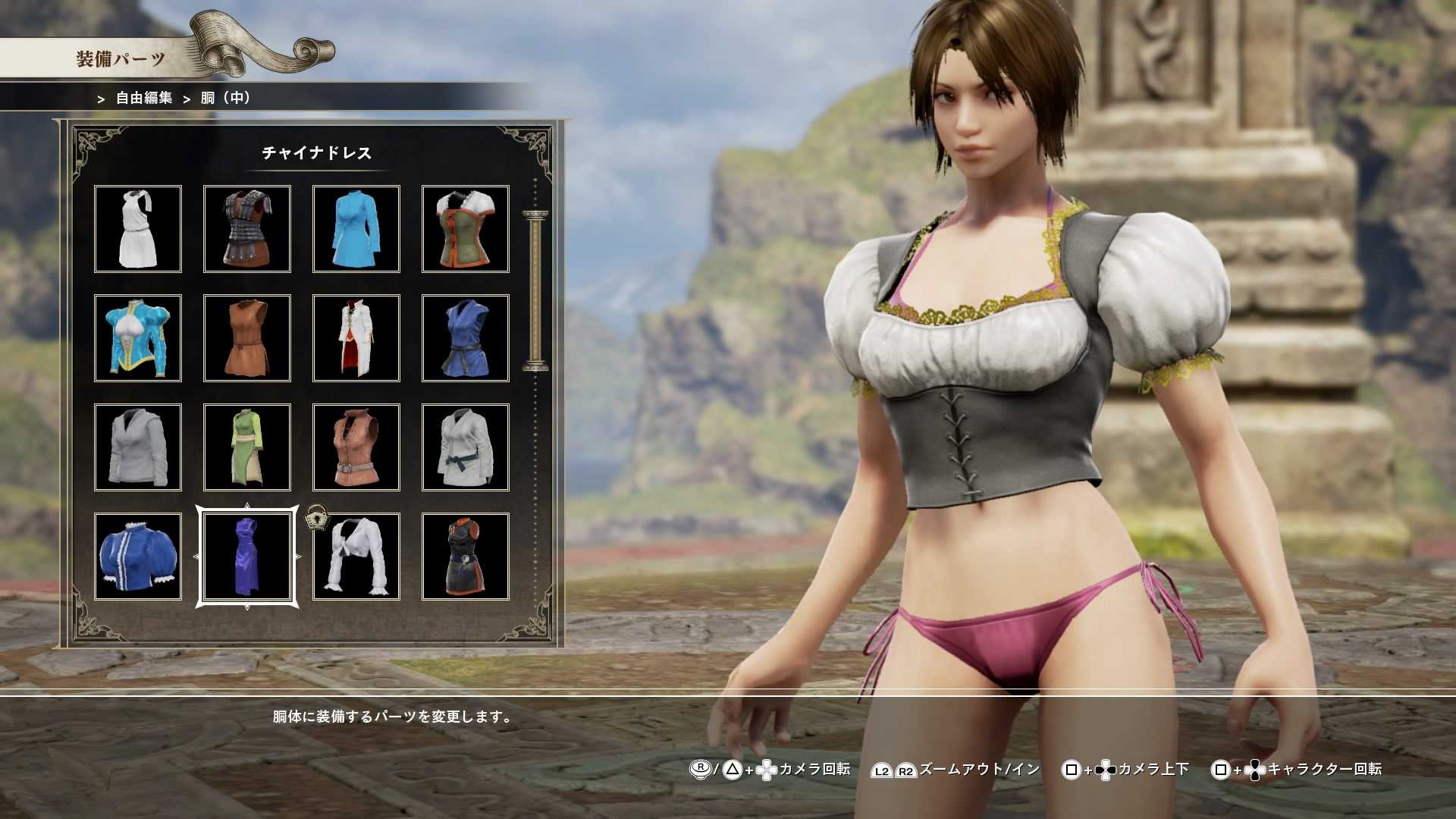
Task: Equip the white coat with red lining
Action: 356,337
